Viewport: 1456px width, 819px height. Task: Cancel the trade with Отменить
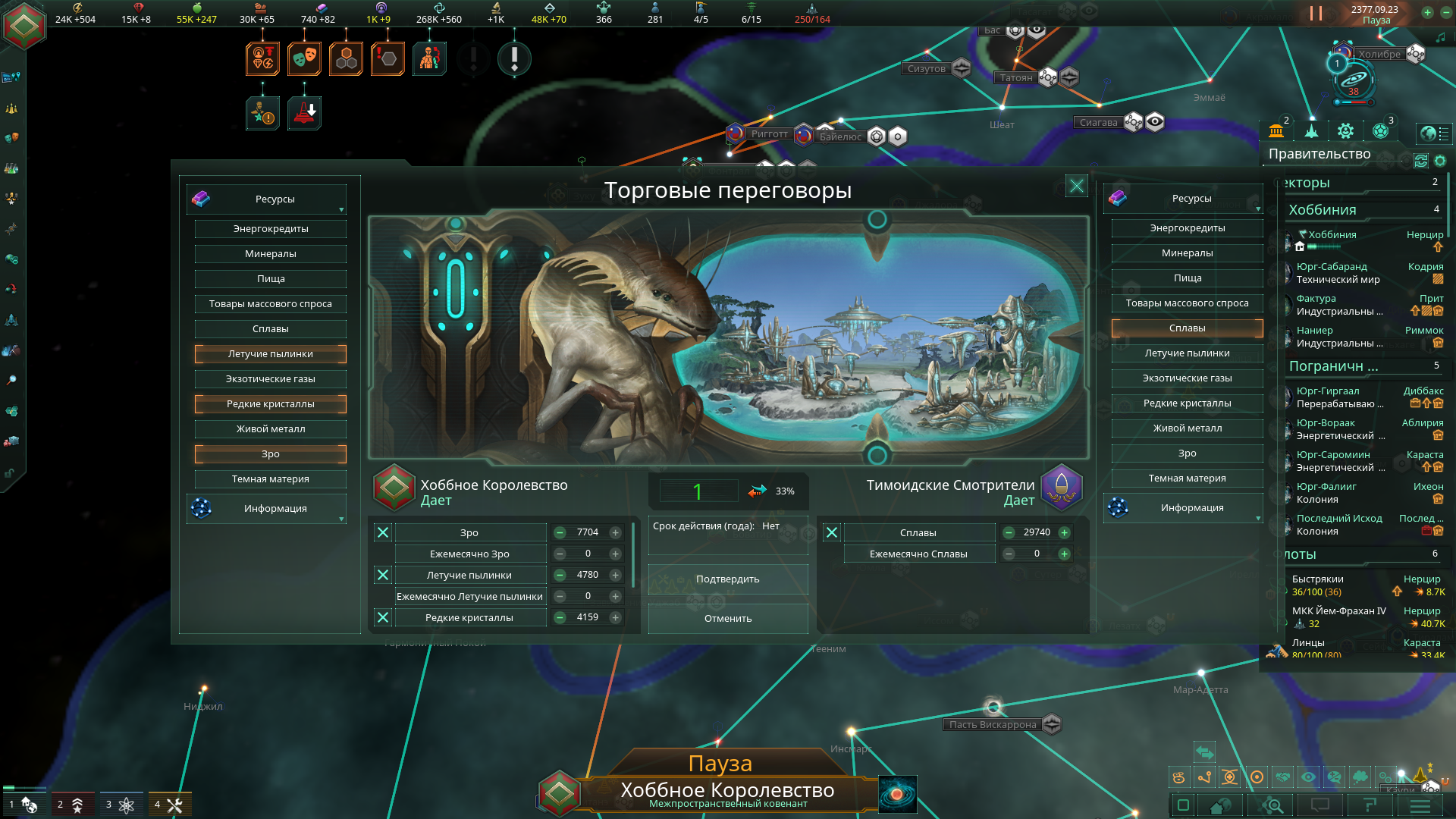727,619
